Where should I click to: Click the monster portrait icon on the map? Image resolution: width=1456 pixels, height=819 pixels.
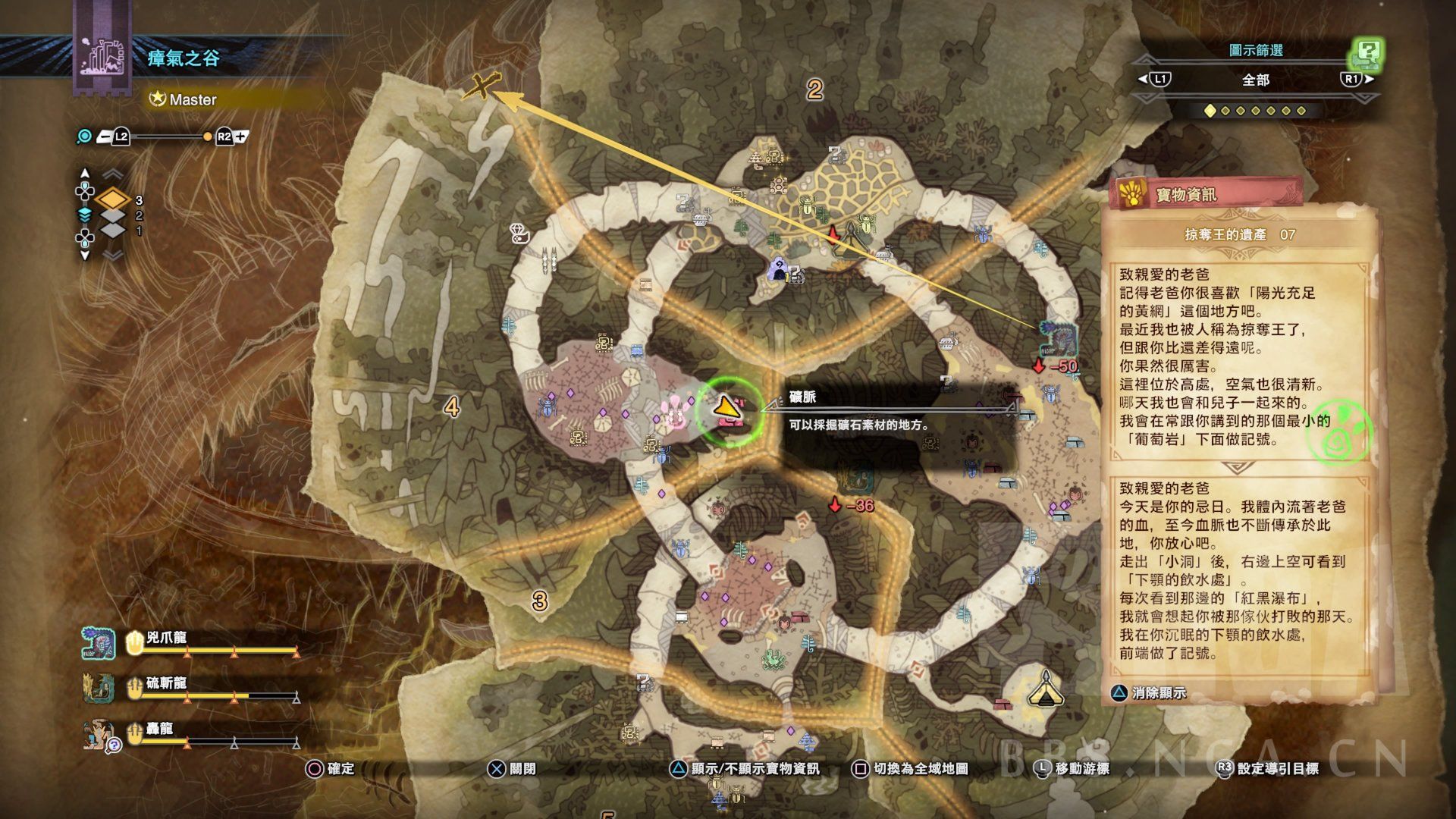click(1059, 339)
